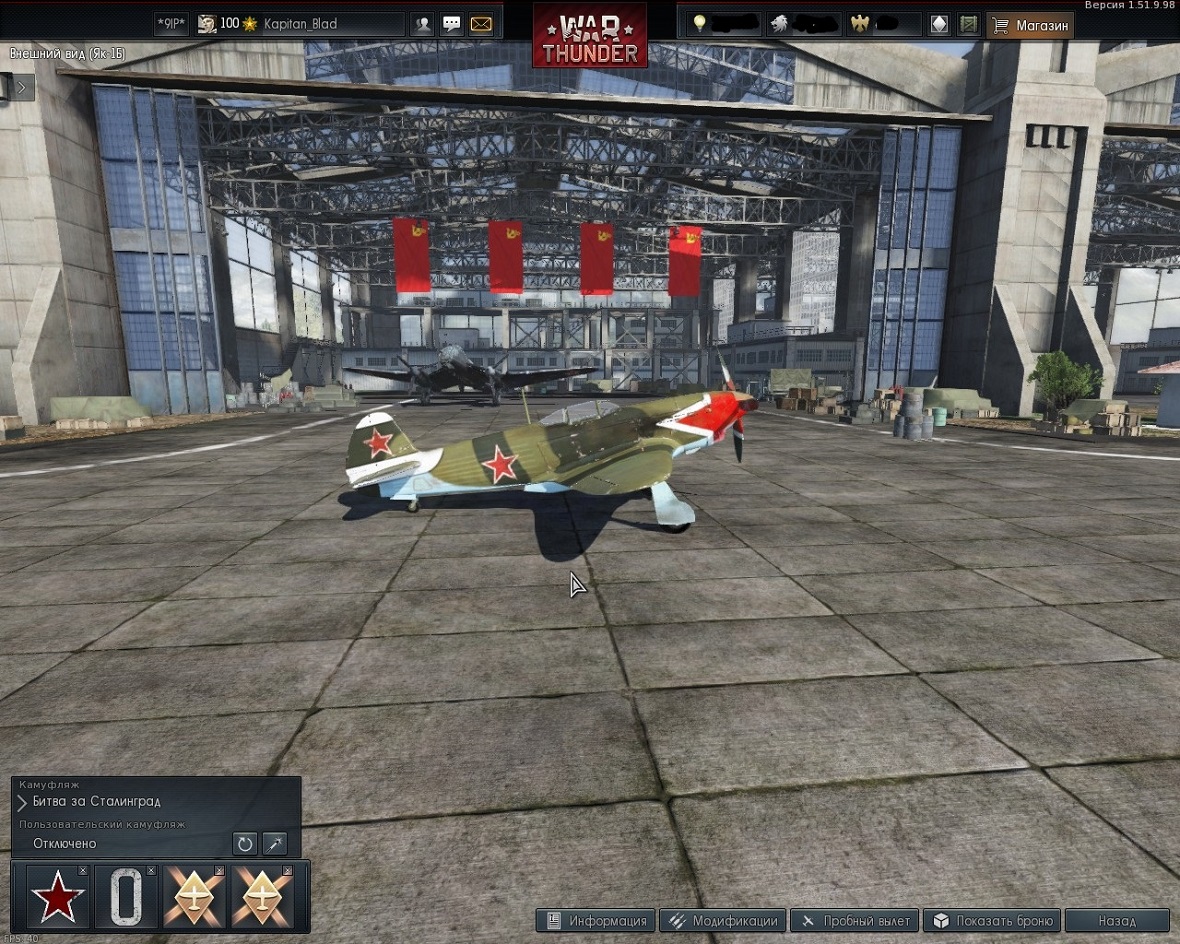This screenshot has width=1180, height=944.
Task: Refresh the user camouflage list
Action: pos(245,844)
